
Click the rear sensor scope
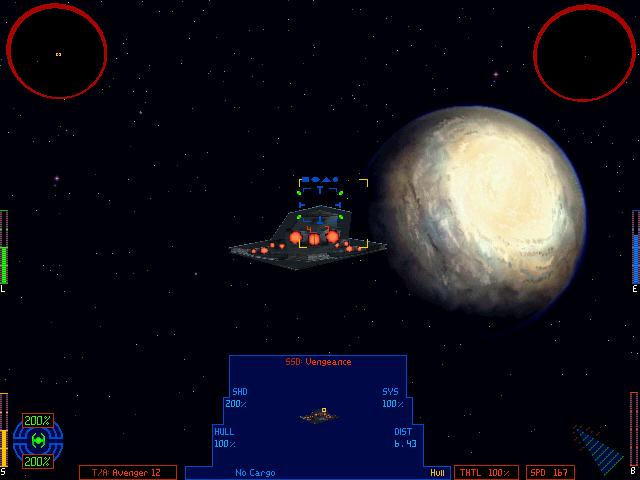pyautogui.click(x=585, y=51)
